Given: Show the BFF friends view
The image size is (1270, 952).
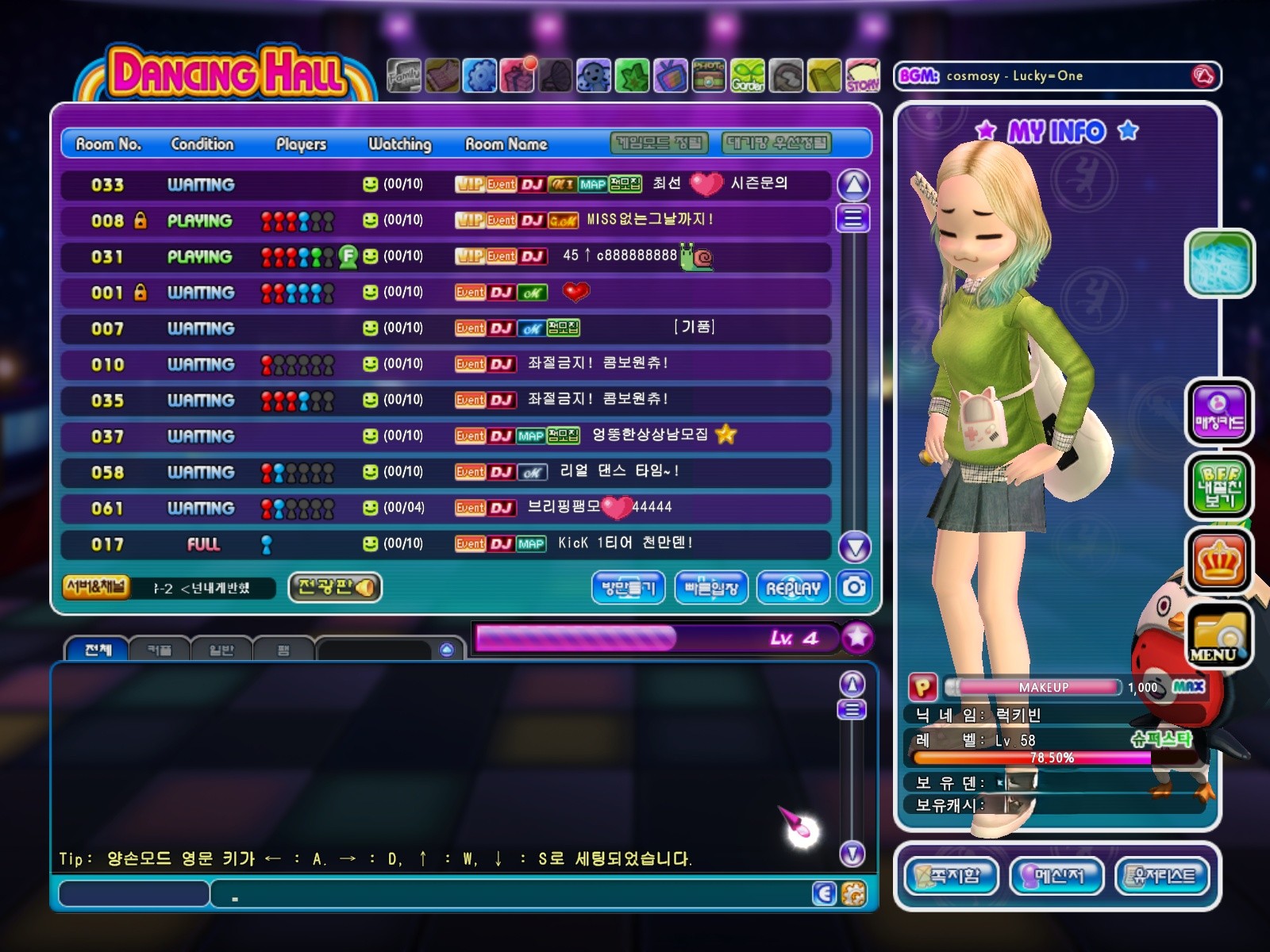Looking at the screenshot, I should (x=1218, y=486).
